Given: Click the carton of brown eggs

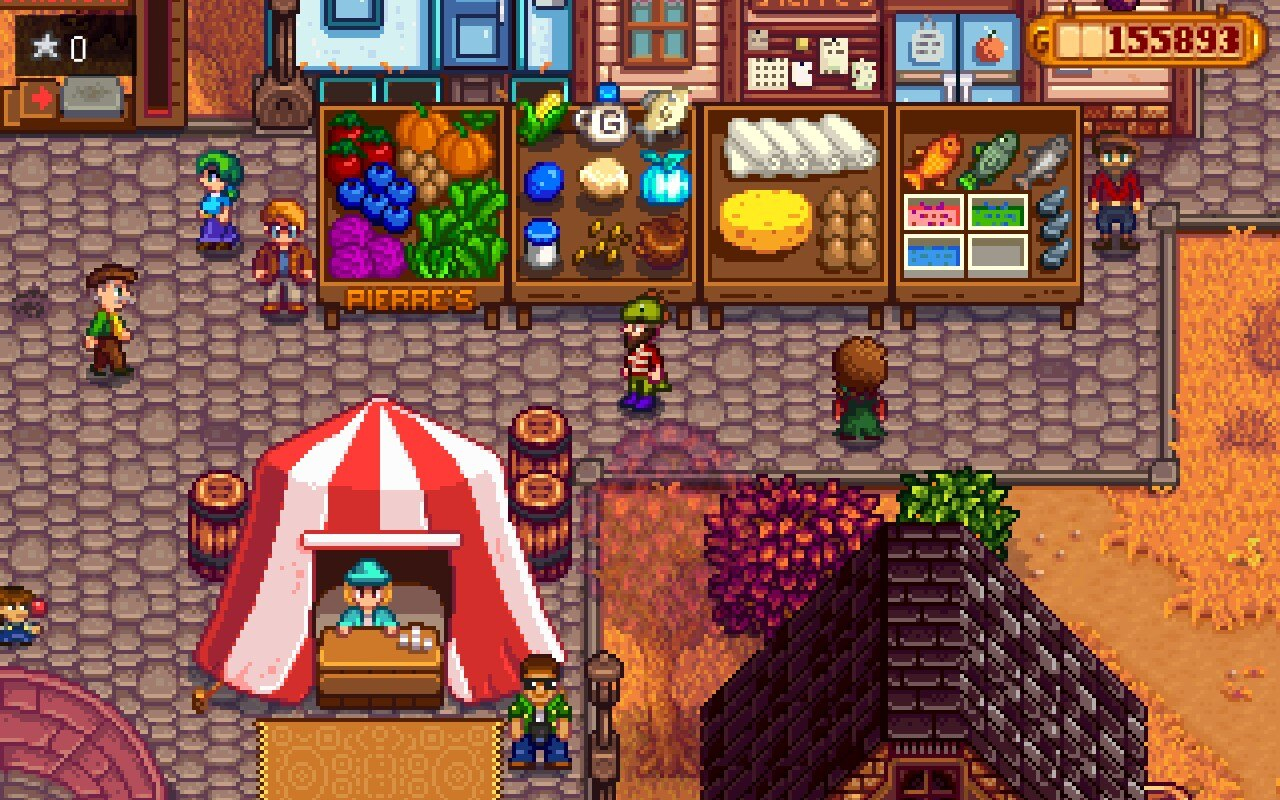Looking at the screenshot, I should 850,228.
